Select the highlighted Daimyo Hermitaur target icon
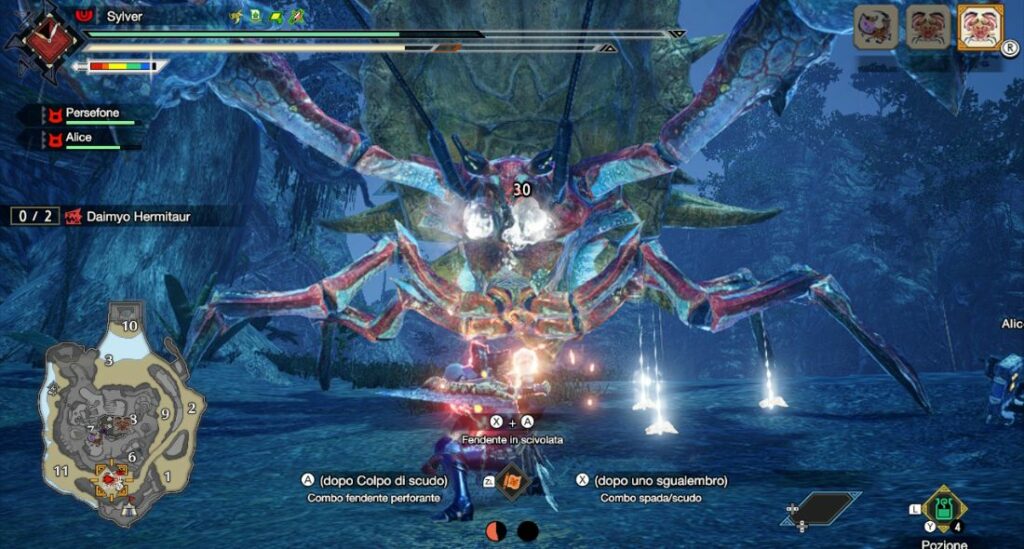 click(x=980, y=27)
